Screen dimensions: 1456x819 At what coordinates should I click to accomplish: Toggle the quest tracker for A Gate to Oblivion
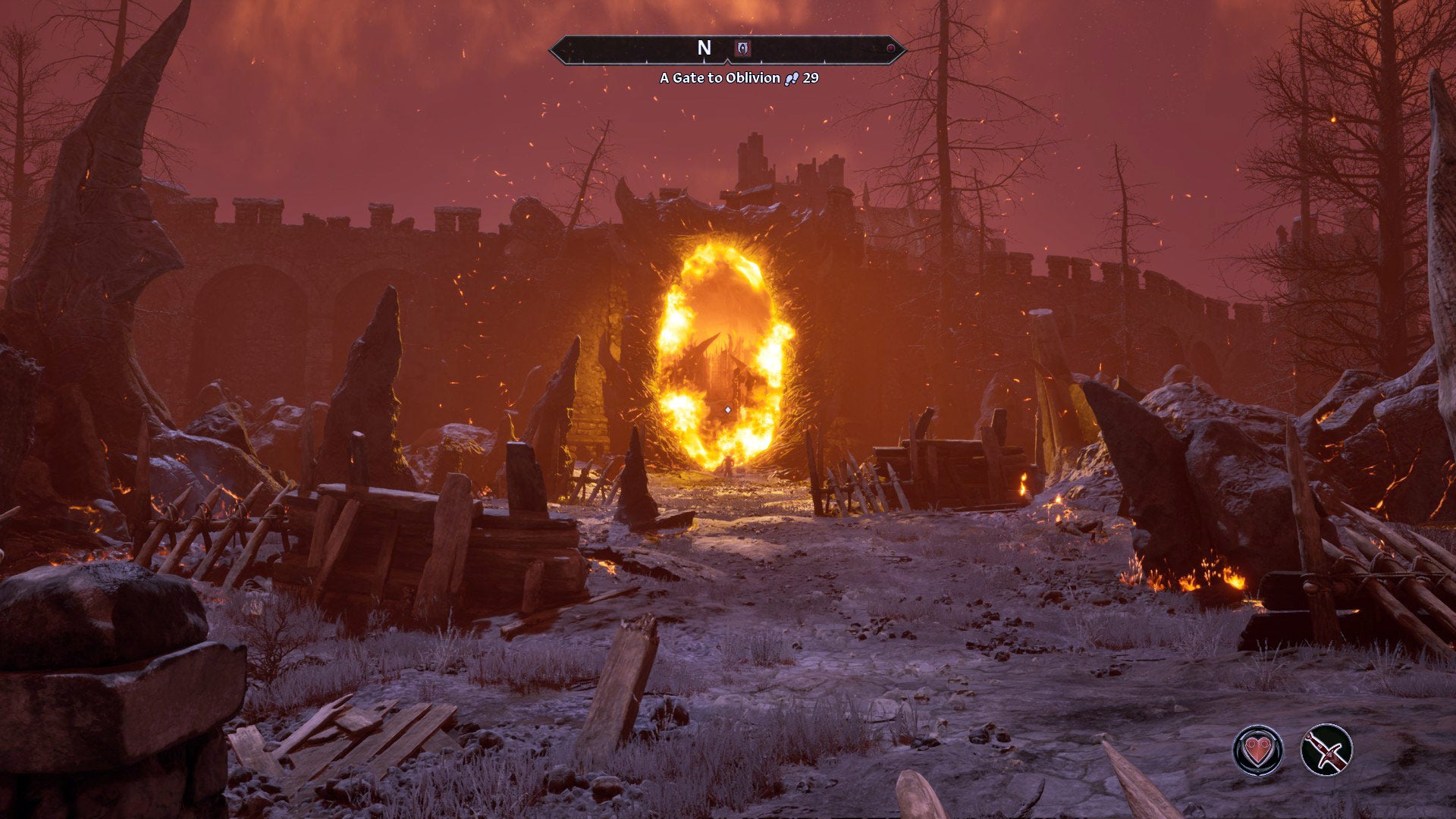coord(717,77)
